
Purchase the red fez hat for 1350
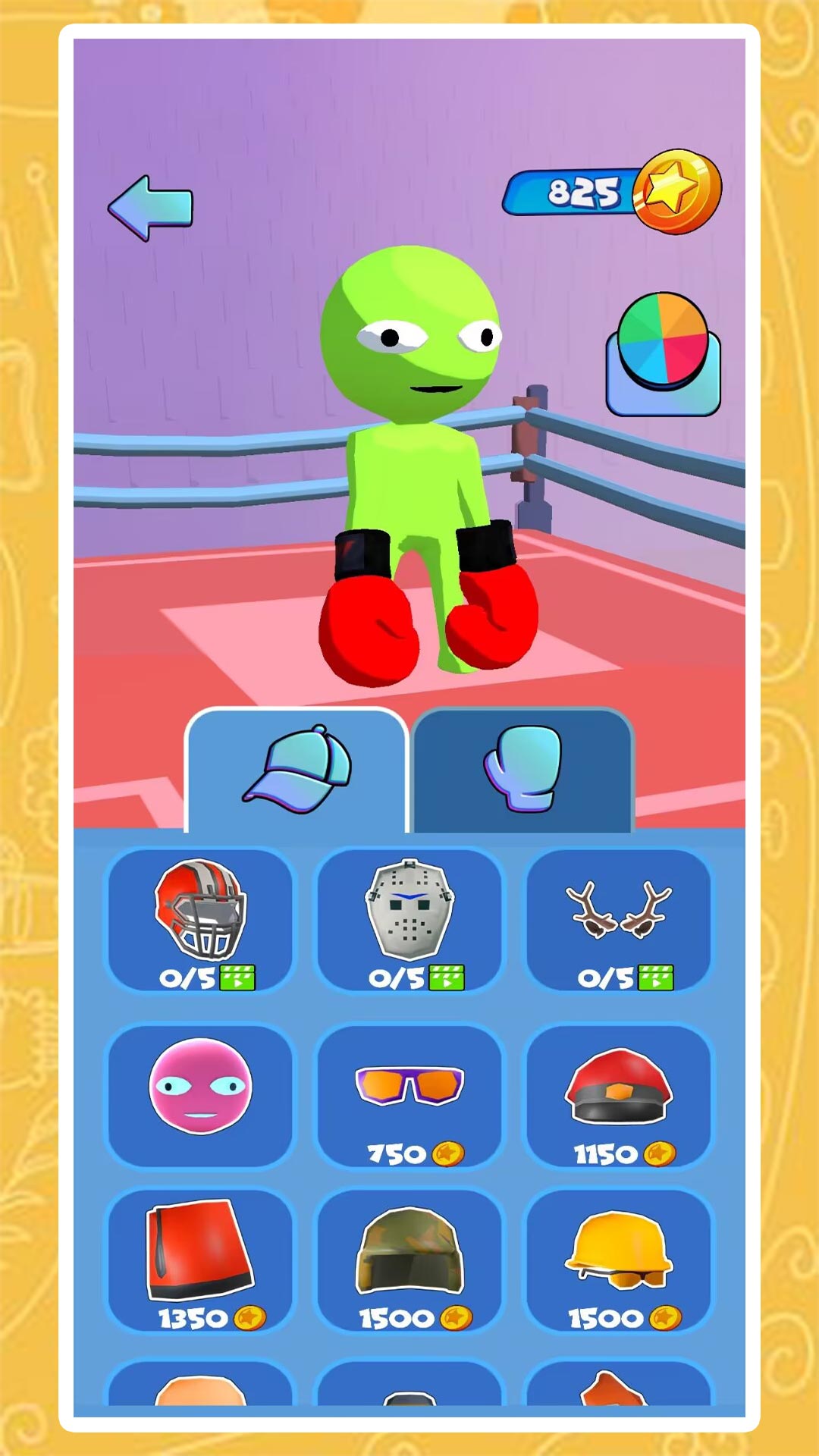pyautogui.click(x=200, y=1260)
